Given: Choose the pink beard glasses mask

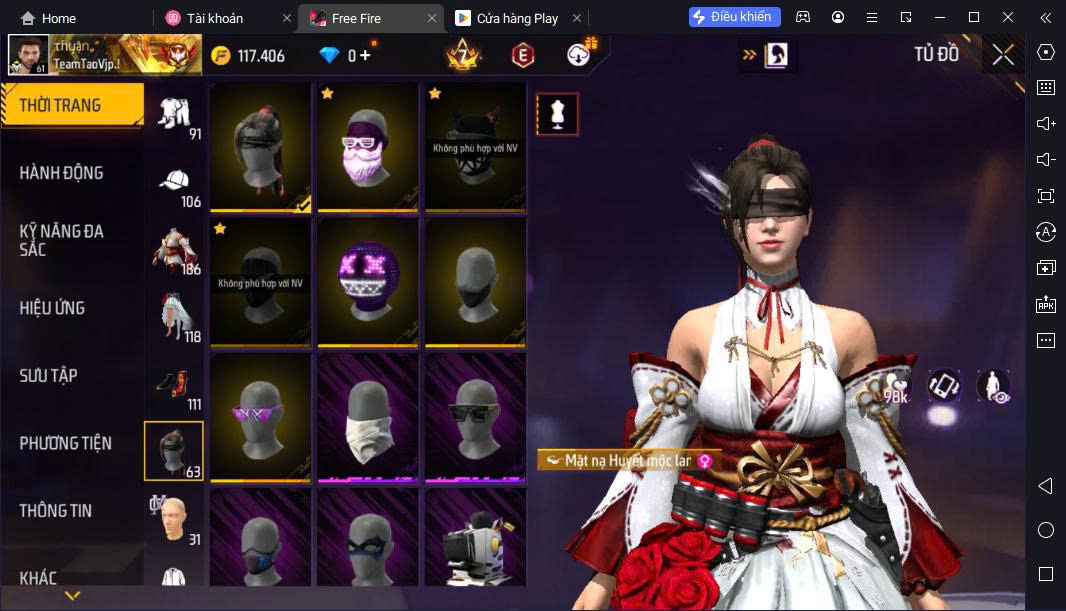Looking at the screenshot, I should point(367,148).
